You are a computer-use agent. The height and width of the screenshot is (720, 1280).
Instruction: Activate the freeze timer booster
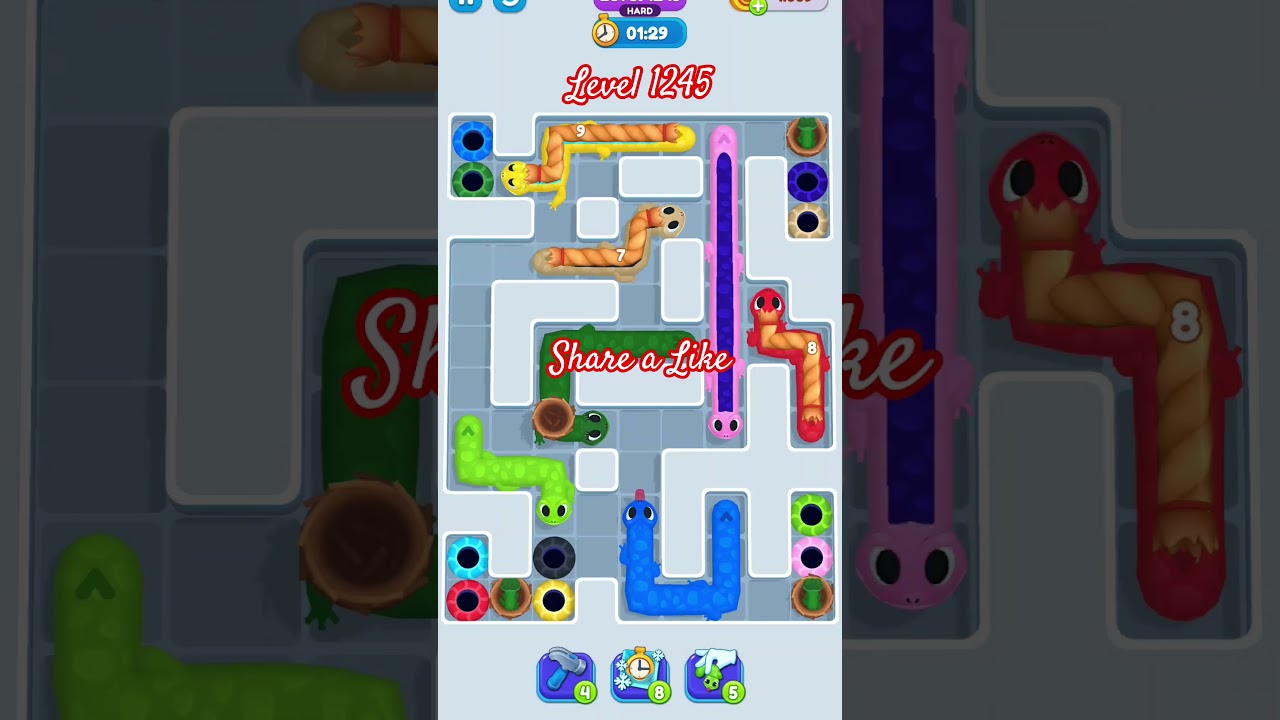tap(640, 674)
